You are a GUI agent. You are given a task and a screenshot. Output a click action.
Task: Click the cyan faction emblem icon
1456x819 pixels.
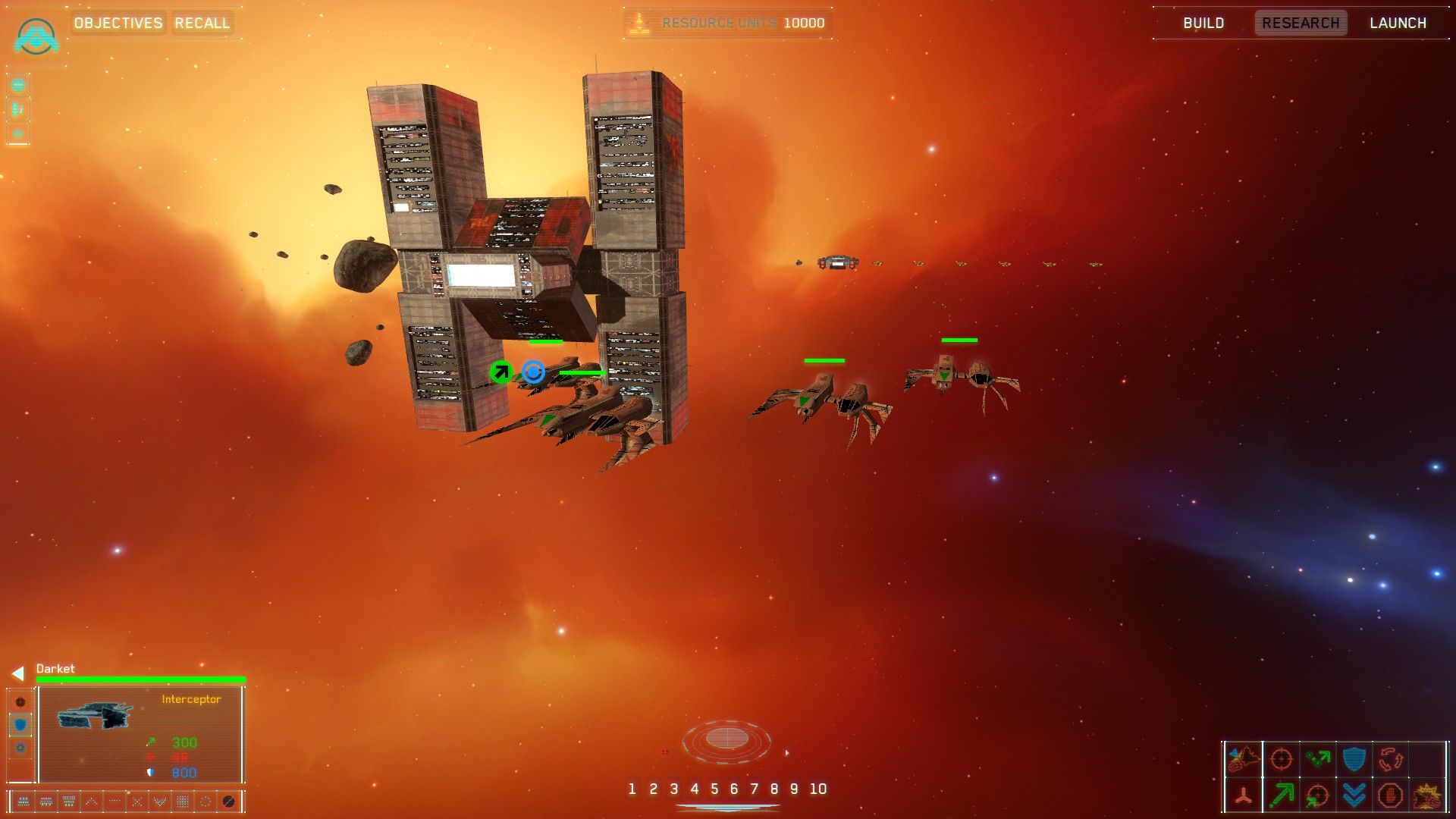coord(36,36)
